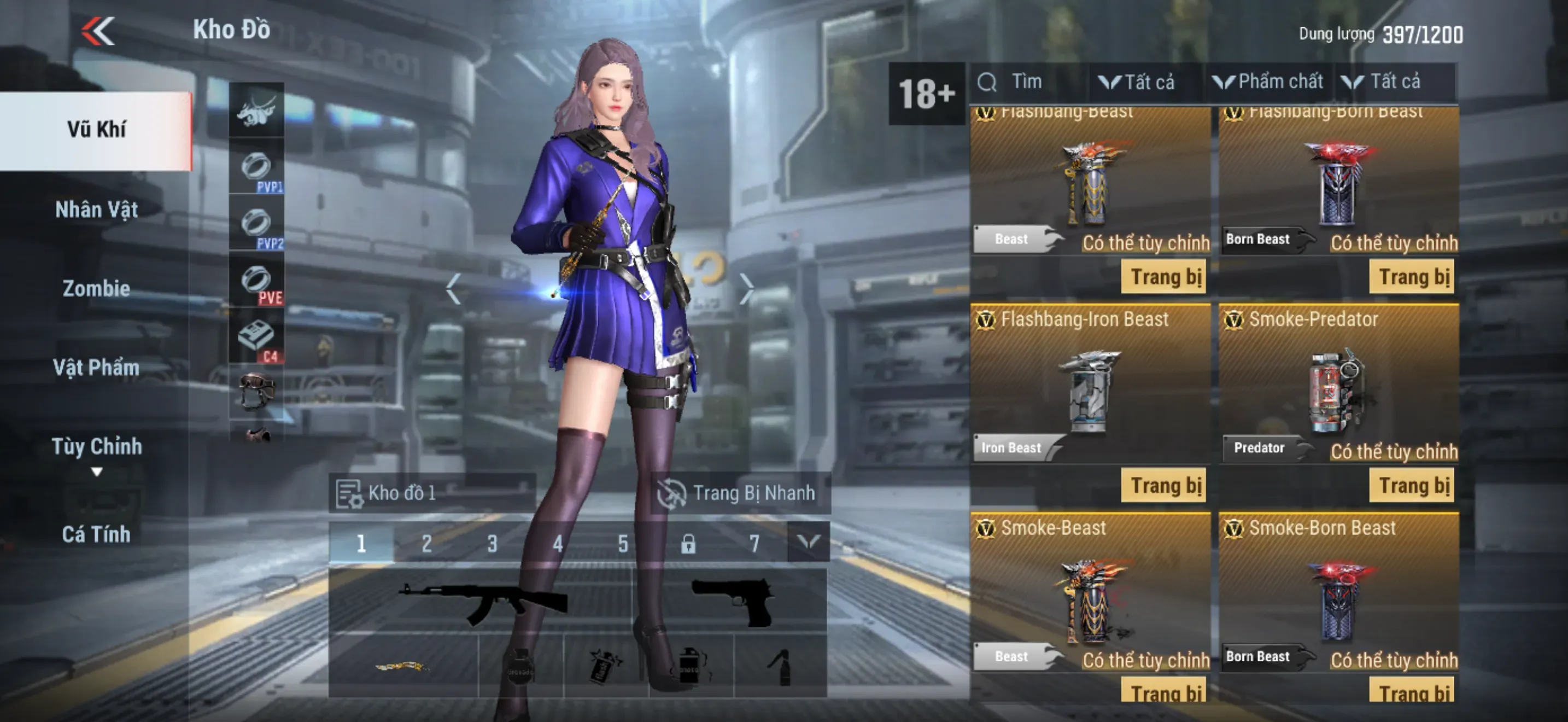Switch to loadout slot 3
Viewport: 1568px width, 722px height.
coord(492,543)
